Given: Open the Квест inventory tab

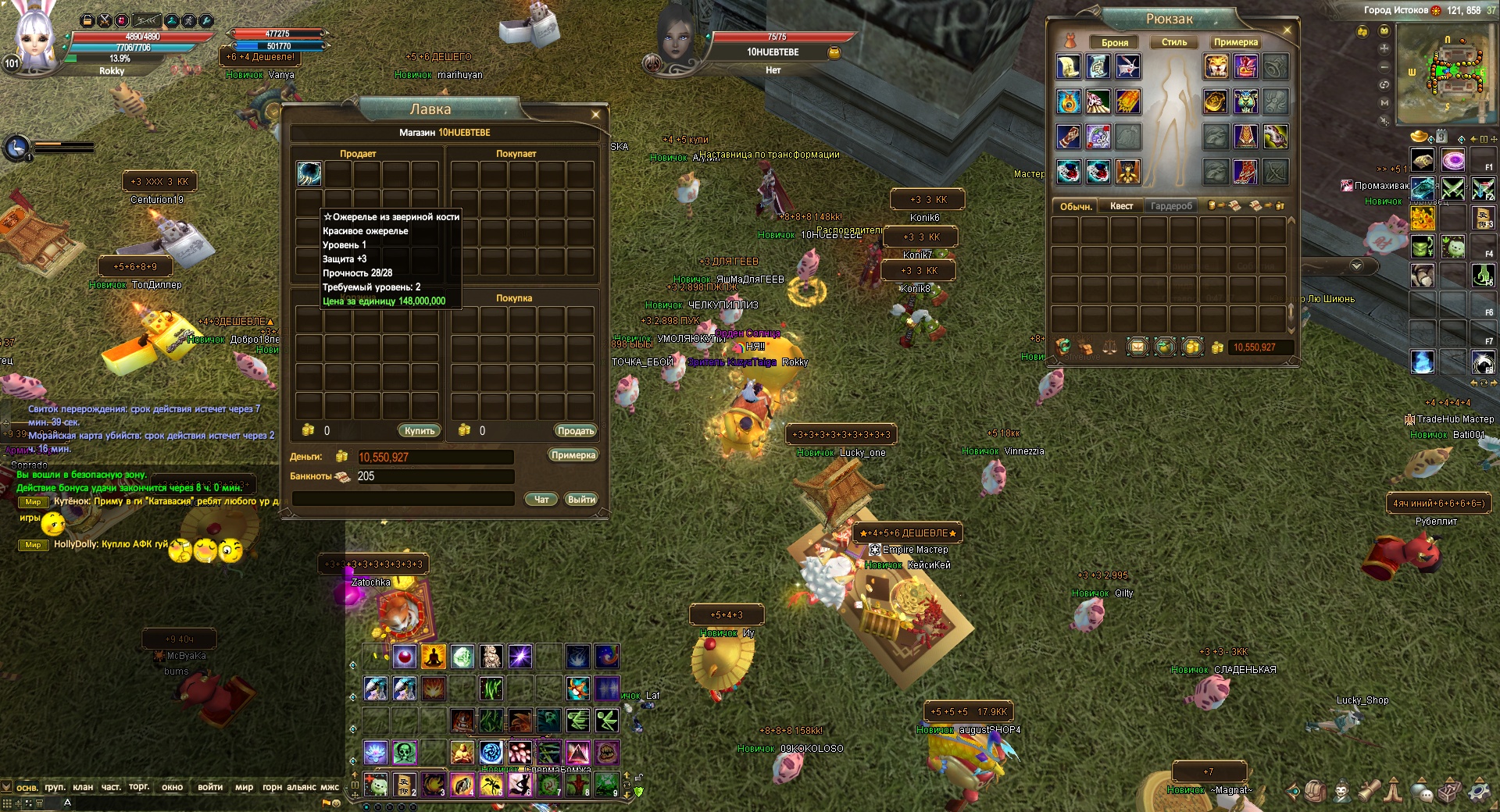Looking at the screenshot, I should [1121, 206].
